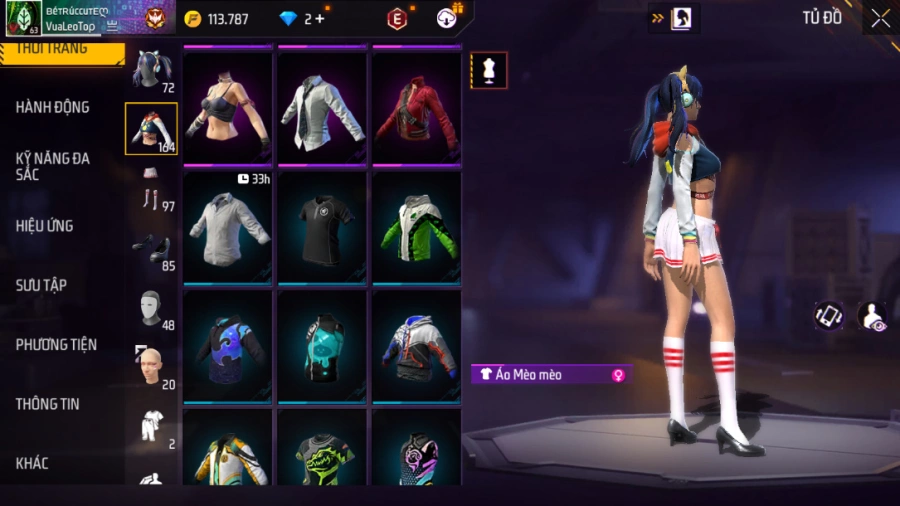The height and width of the screenshot is (506, 900).
Task: Choose the green and white hoodie
Action: coord(416,226)
